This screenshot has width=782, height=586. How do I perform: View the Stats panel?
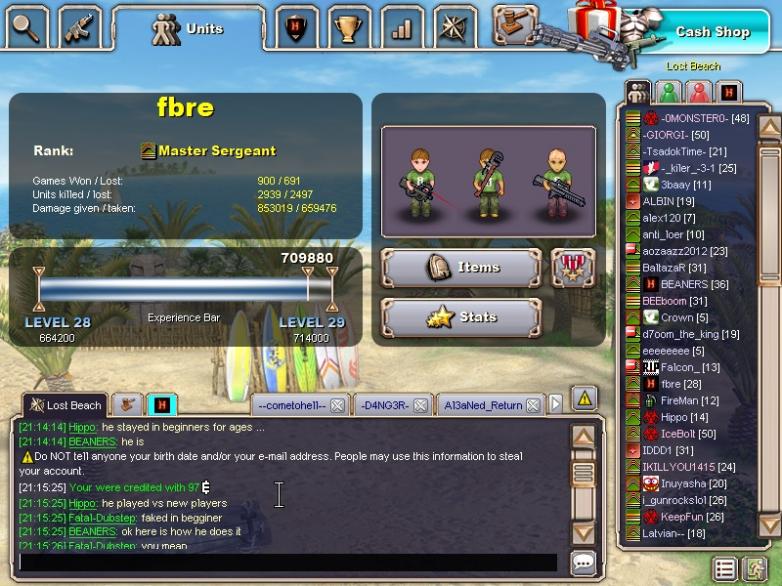click(x=461, y=318)
